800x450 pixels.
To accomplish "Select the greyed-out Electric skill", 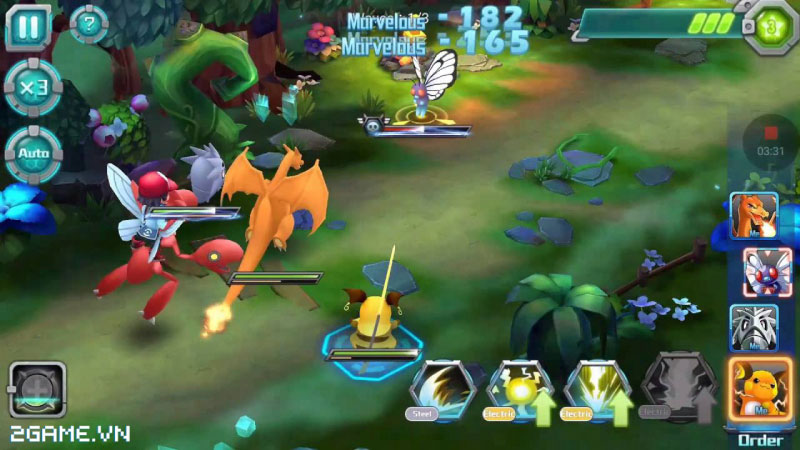I will click(x=672, y=387).
